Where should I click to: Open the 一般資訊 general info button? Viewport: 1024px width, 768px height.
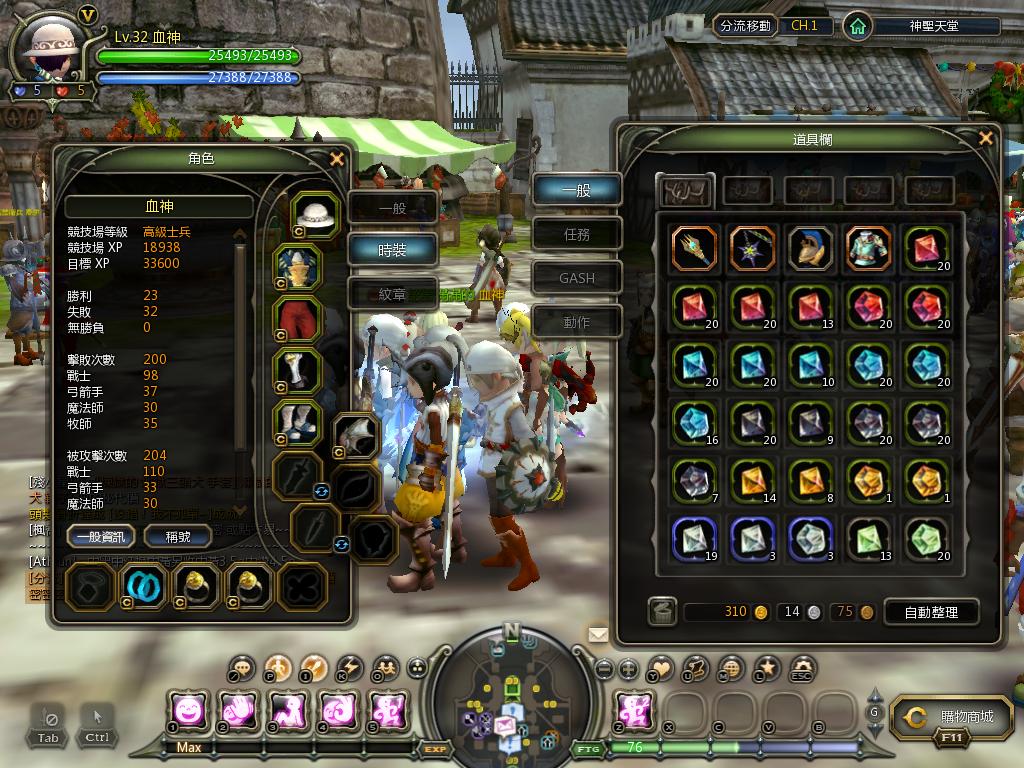101,537
